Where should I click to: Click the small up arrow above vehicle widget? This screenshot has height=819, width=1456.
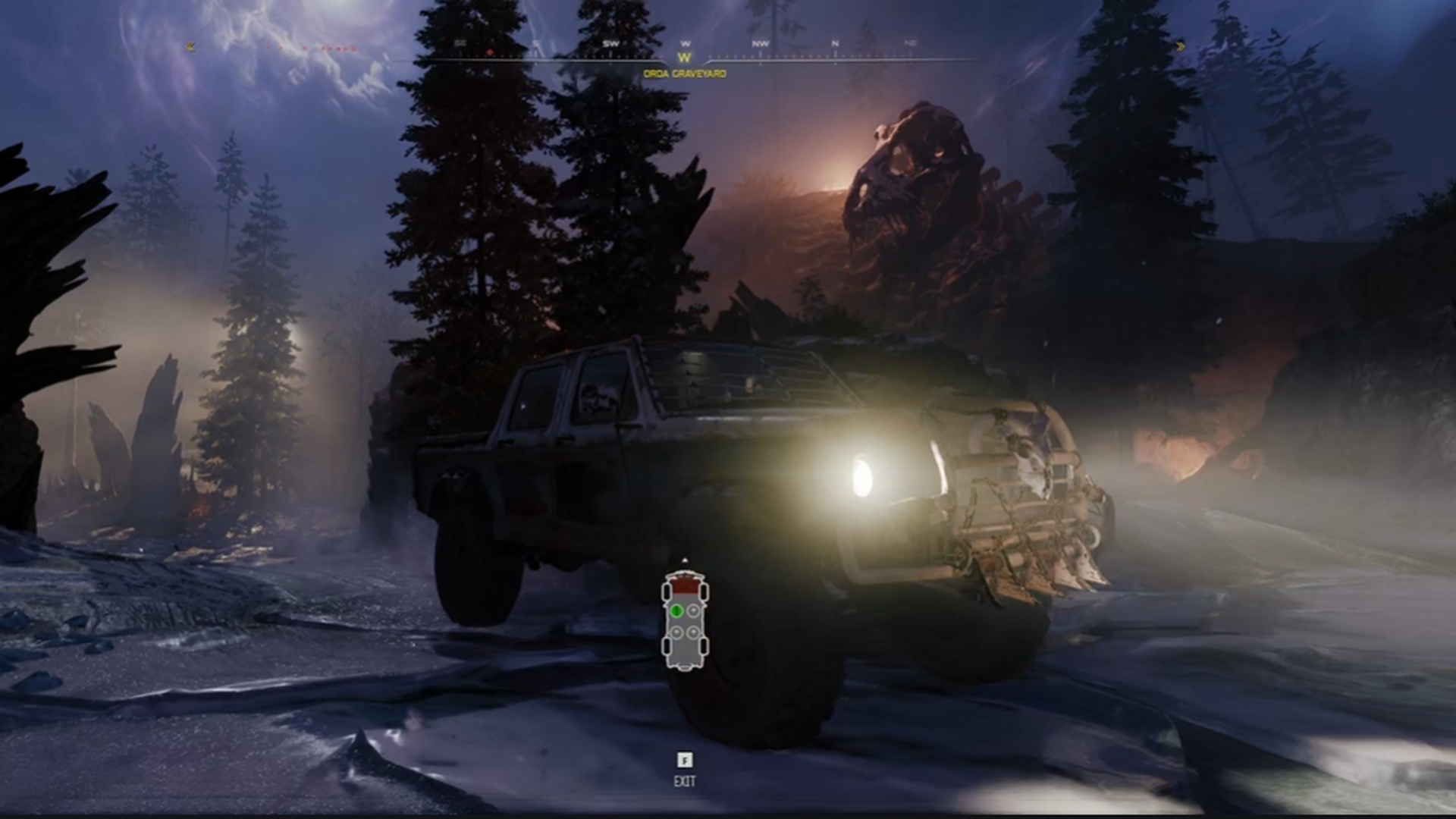coord(685,560)
